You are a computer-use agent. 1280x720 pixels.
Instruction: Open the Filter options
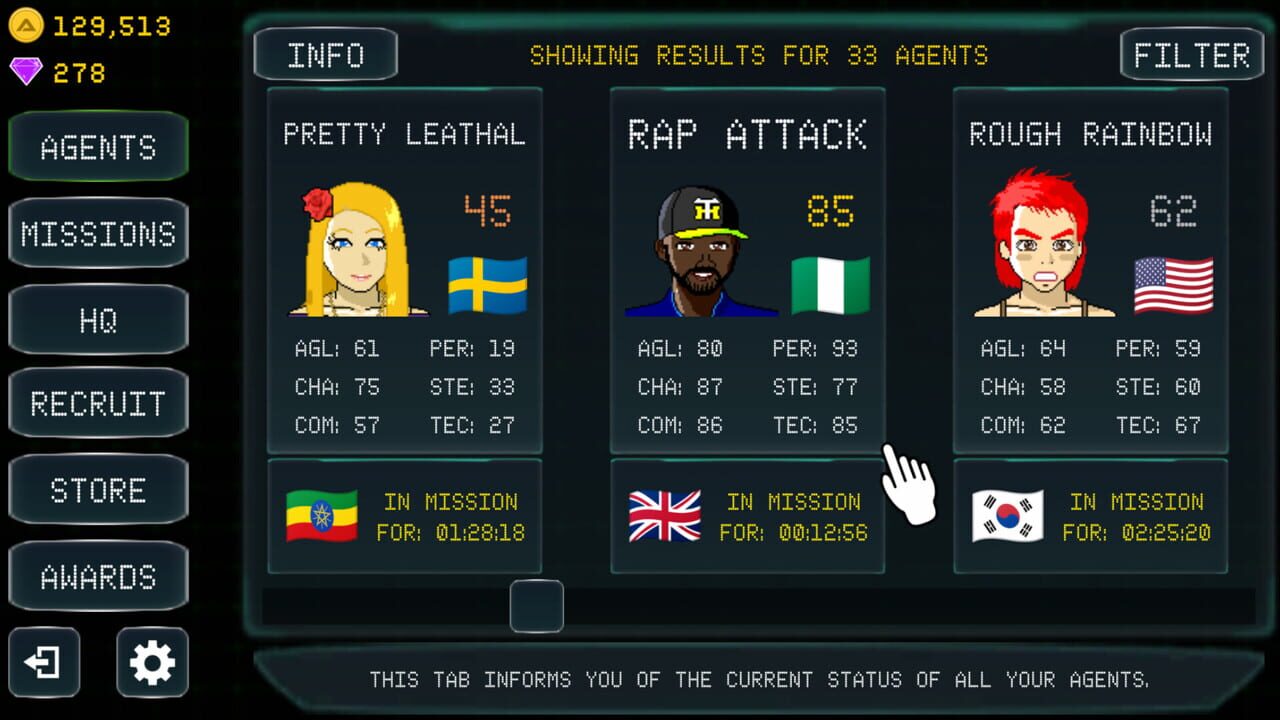pos(1191,54)
